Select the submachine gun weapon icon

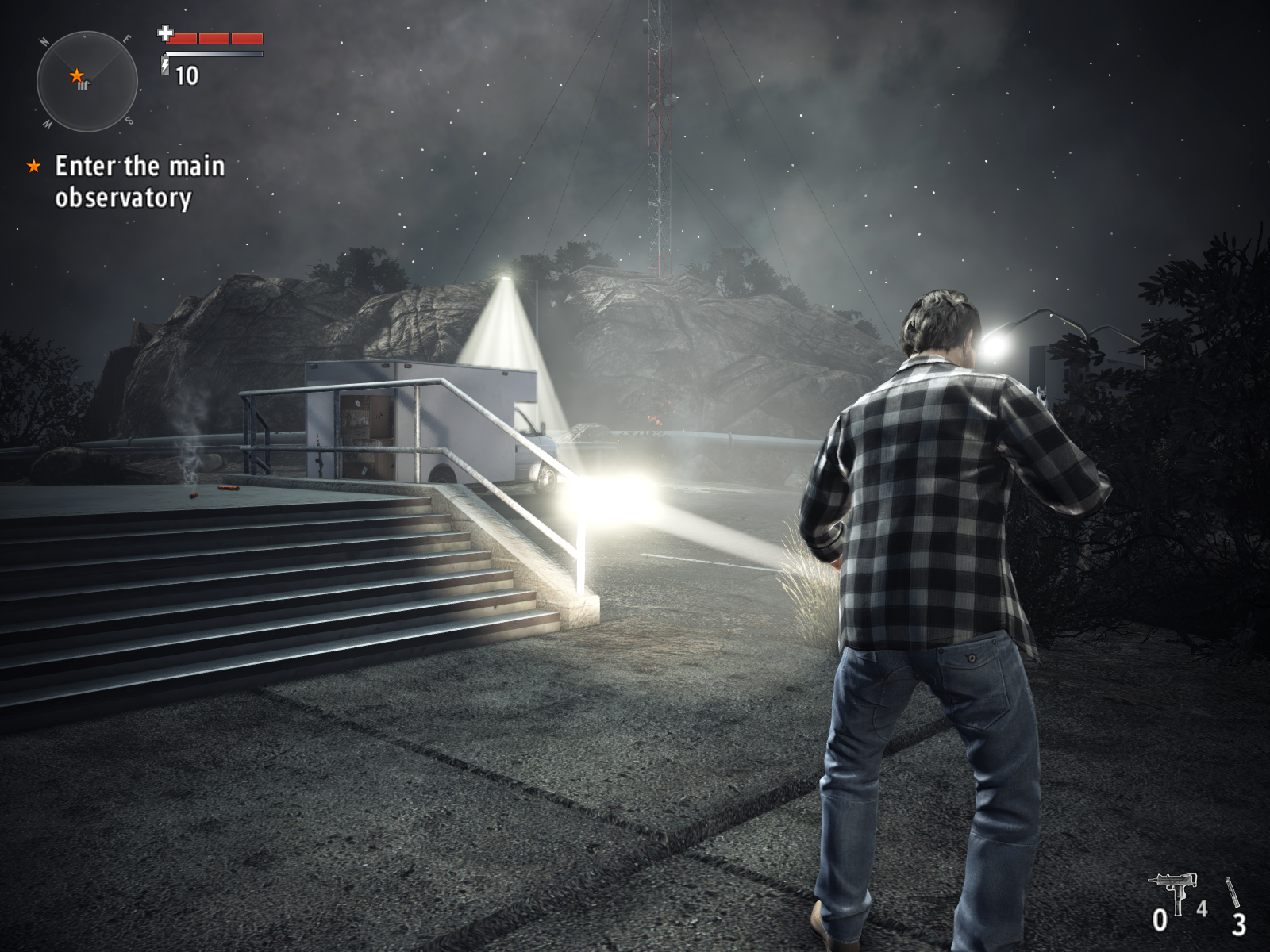[1172, 891]
